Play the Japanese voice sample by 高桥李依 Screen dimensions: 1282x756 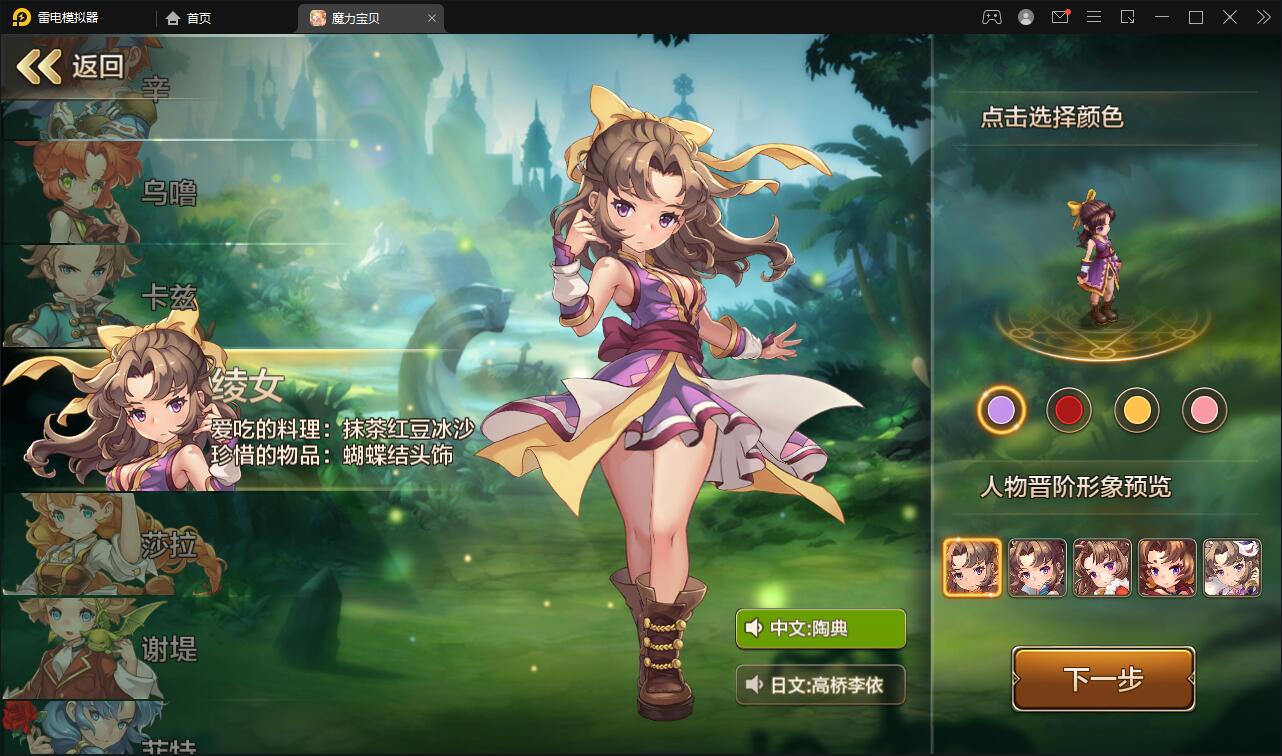pos(820,685)
